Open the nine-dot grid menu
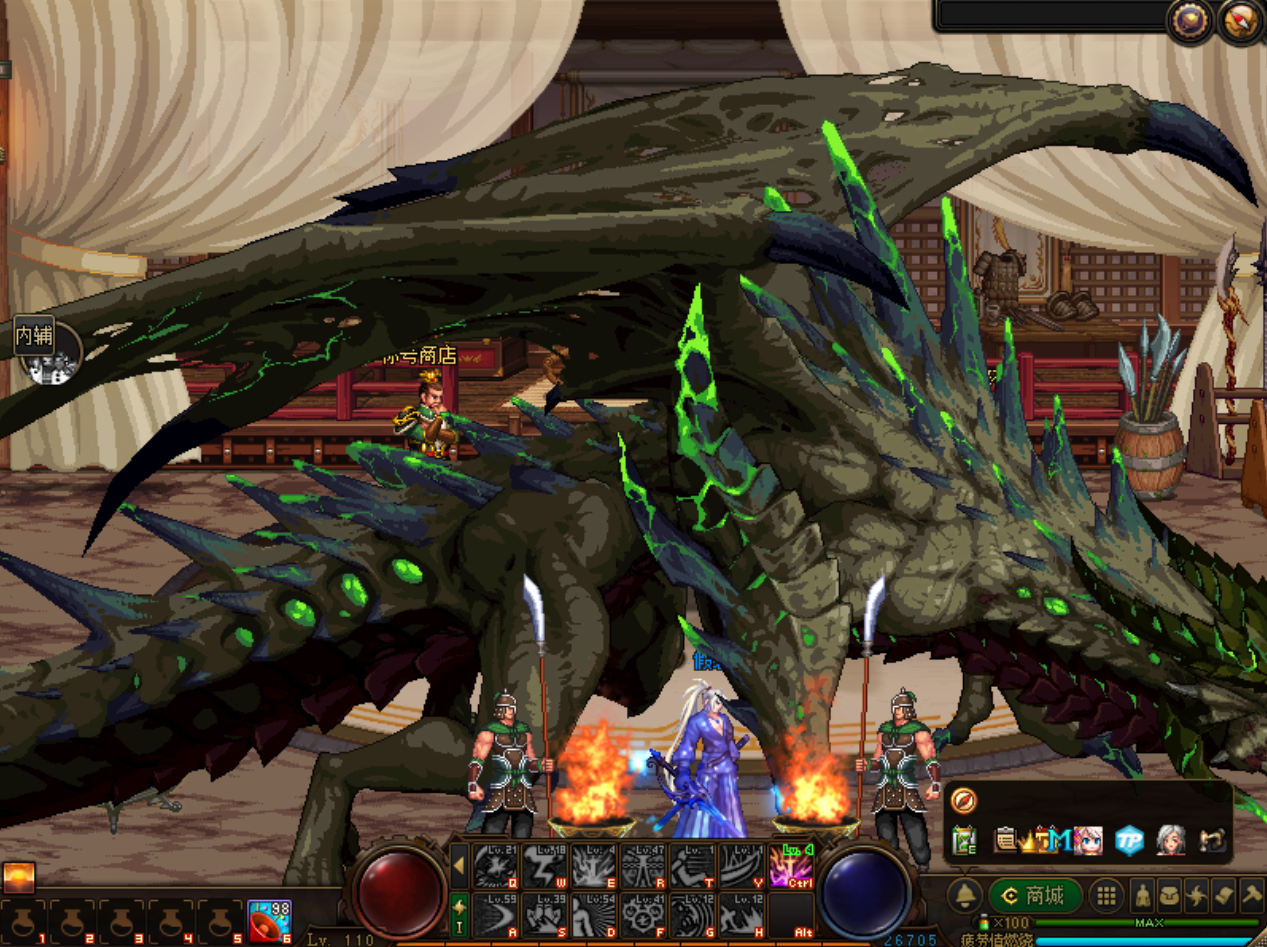Image resolution: width=1267 pixels, height=947 pixels. click(x=1106, y=896)
